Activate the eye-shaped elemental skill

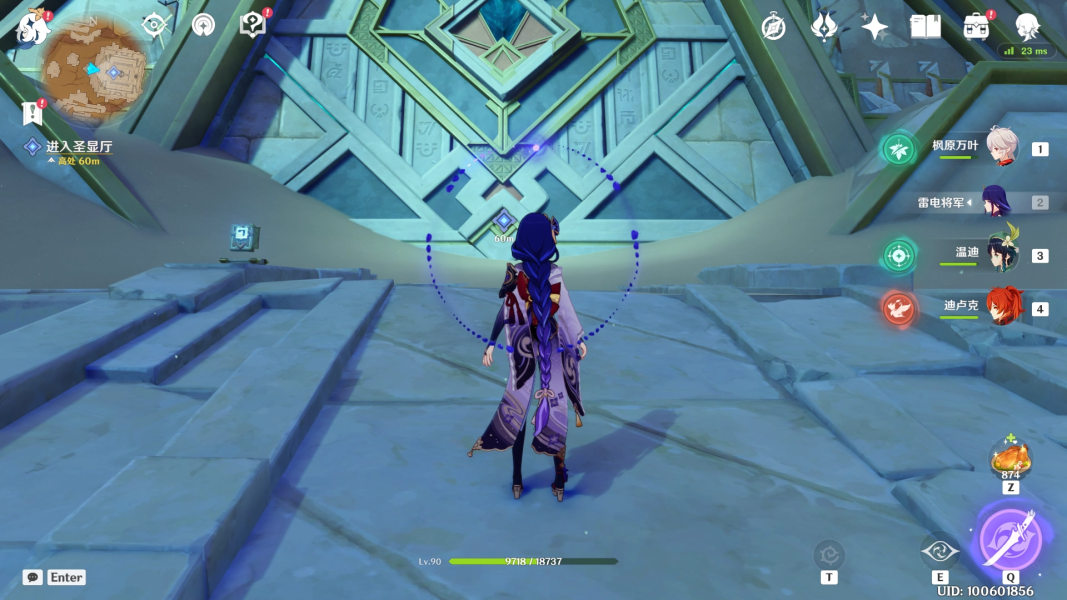940,551
